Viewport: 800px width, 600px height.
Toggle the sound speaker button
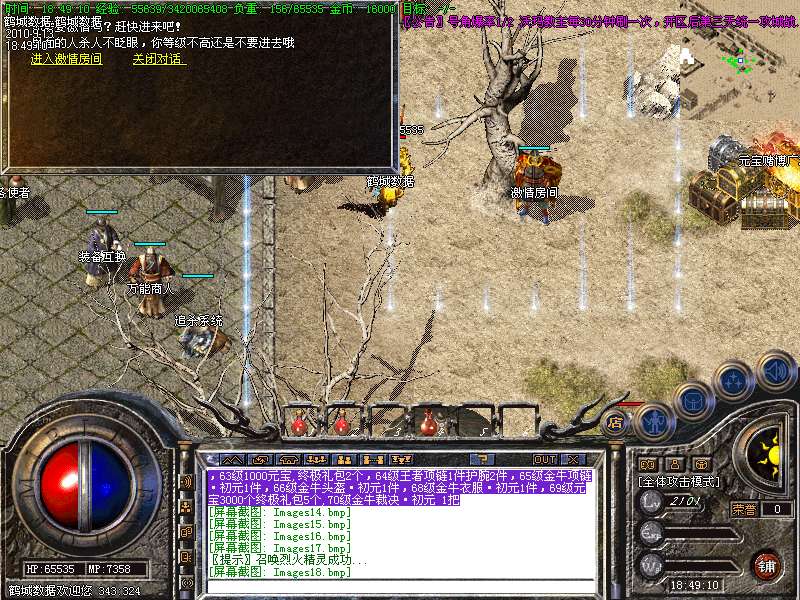pyautogui.click(x=775, y=369)
